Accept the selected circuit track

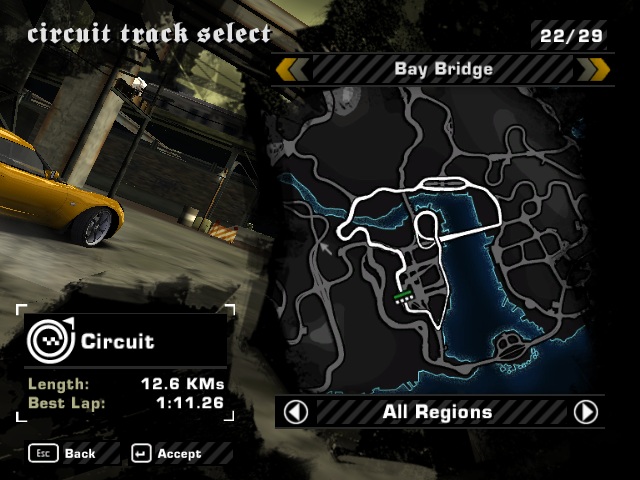tap(167, 453)
